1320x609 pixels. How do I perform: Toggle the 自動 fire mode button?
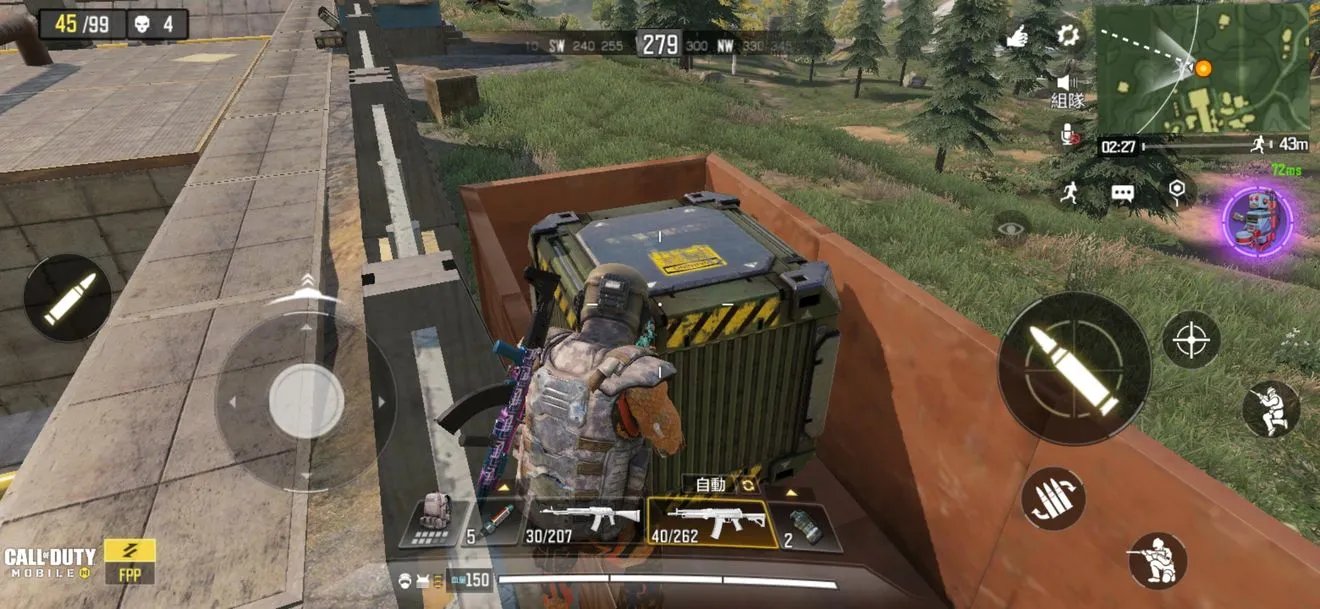pyautogui.click(x=711, y=485)
